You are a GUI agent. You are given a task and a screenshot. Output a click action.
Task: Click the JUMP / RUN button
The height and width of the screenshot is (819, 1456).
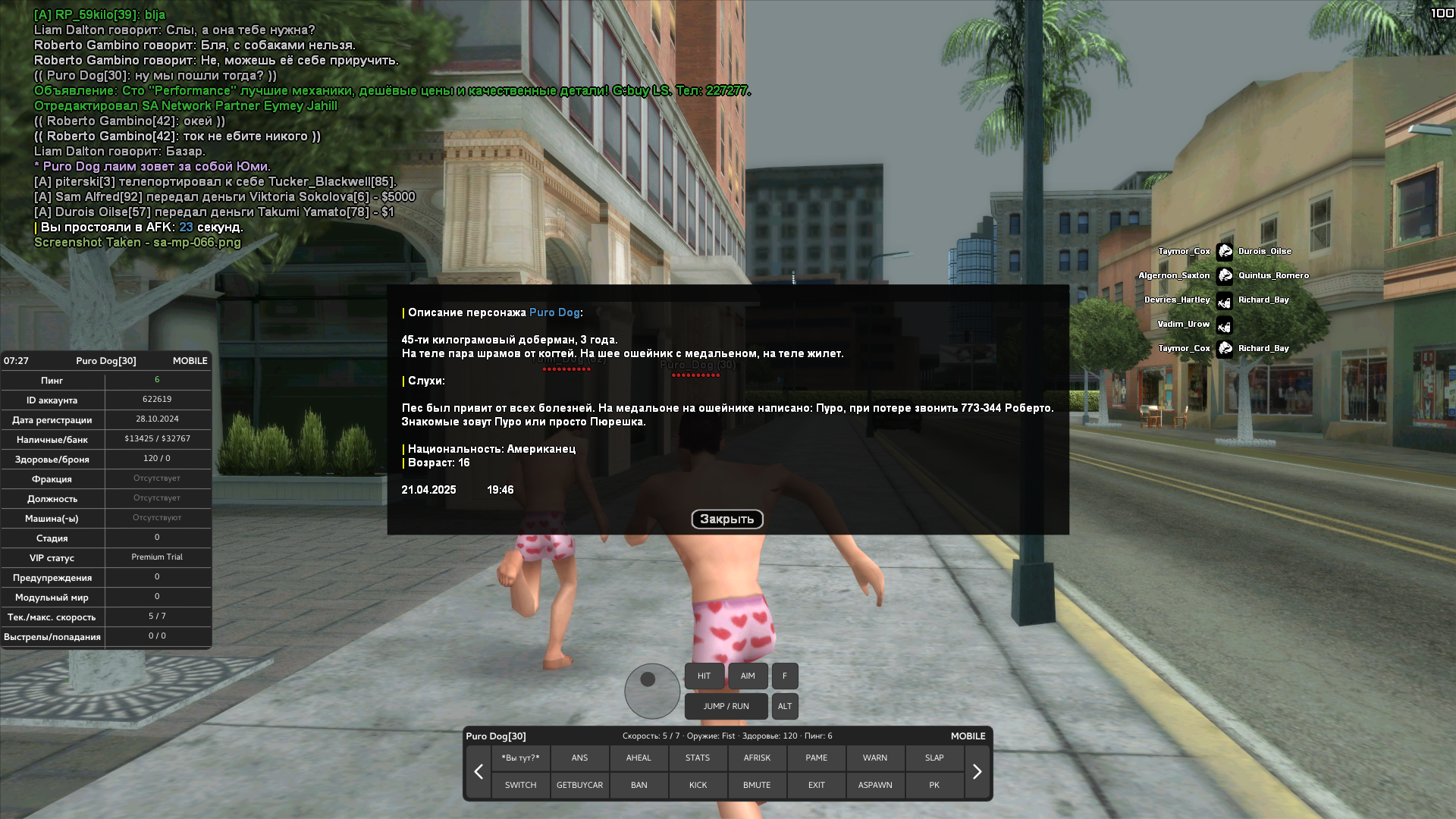coord(726,706)
